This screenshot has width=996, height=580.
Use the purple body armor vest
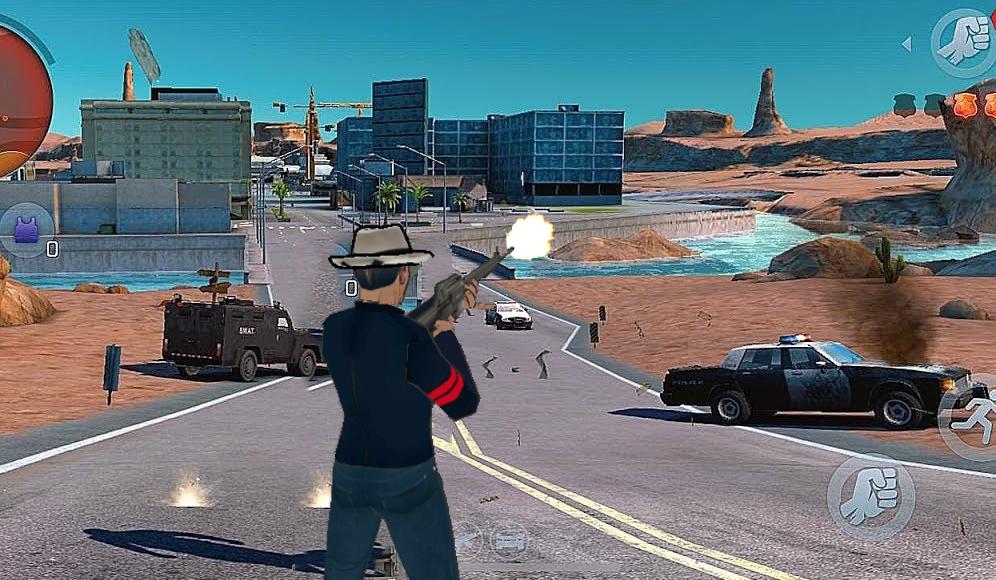click(27, 230)
